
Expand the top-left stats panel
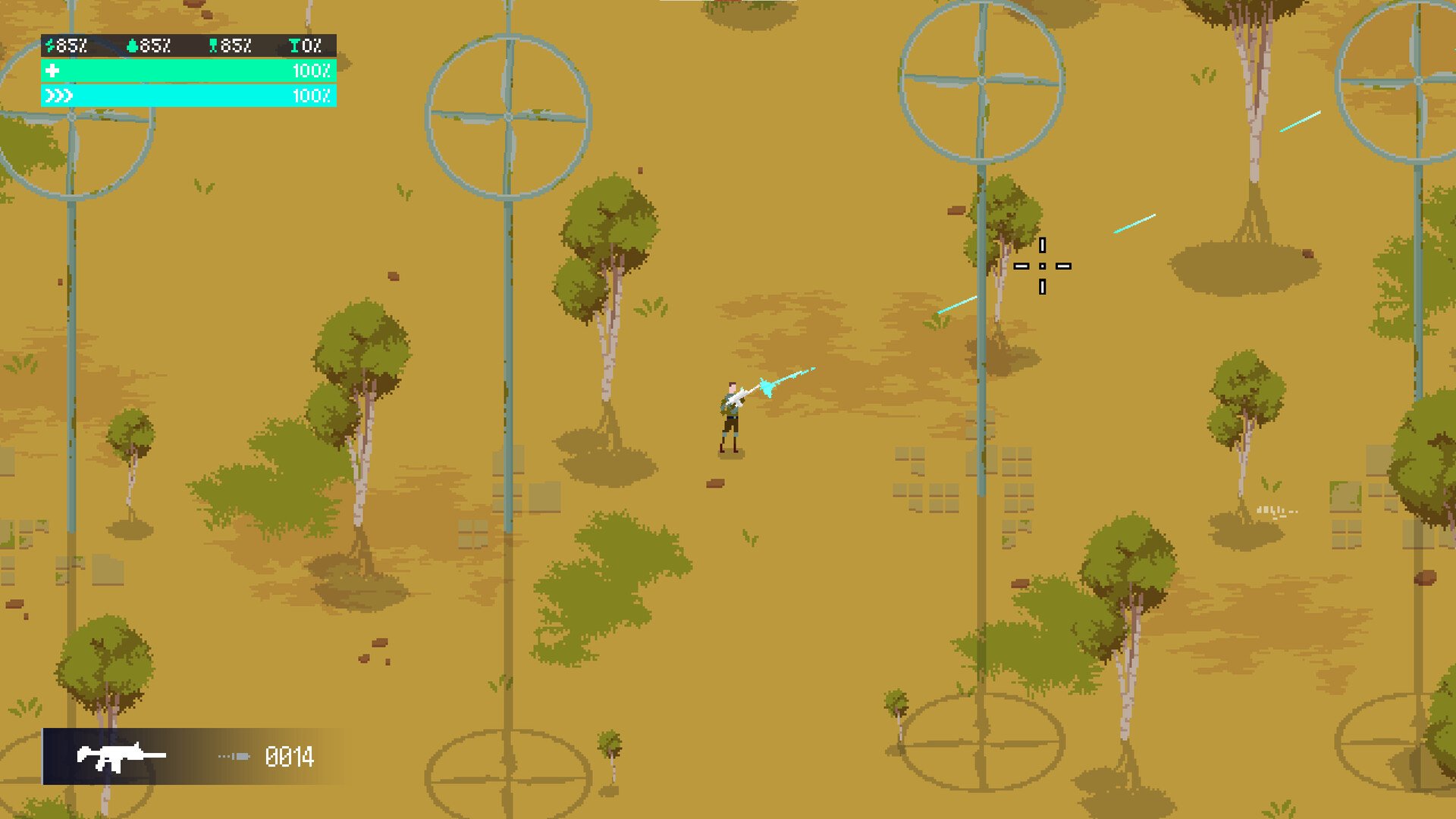(187, 71)
